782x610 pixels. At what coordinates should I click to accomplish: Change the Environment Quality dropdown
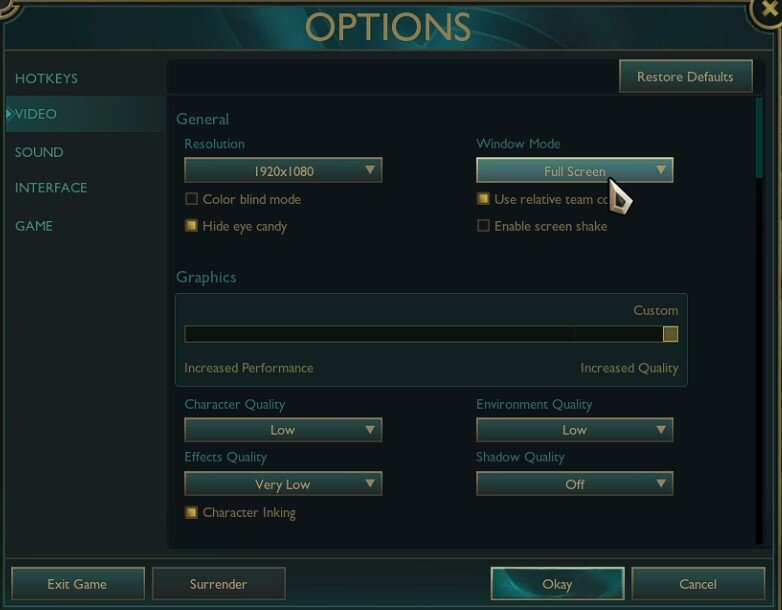[x=574, y=430]
